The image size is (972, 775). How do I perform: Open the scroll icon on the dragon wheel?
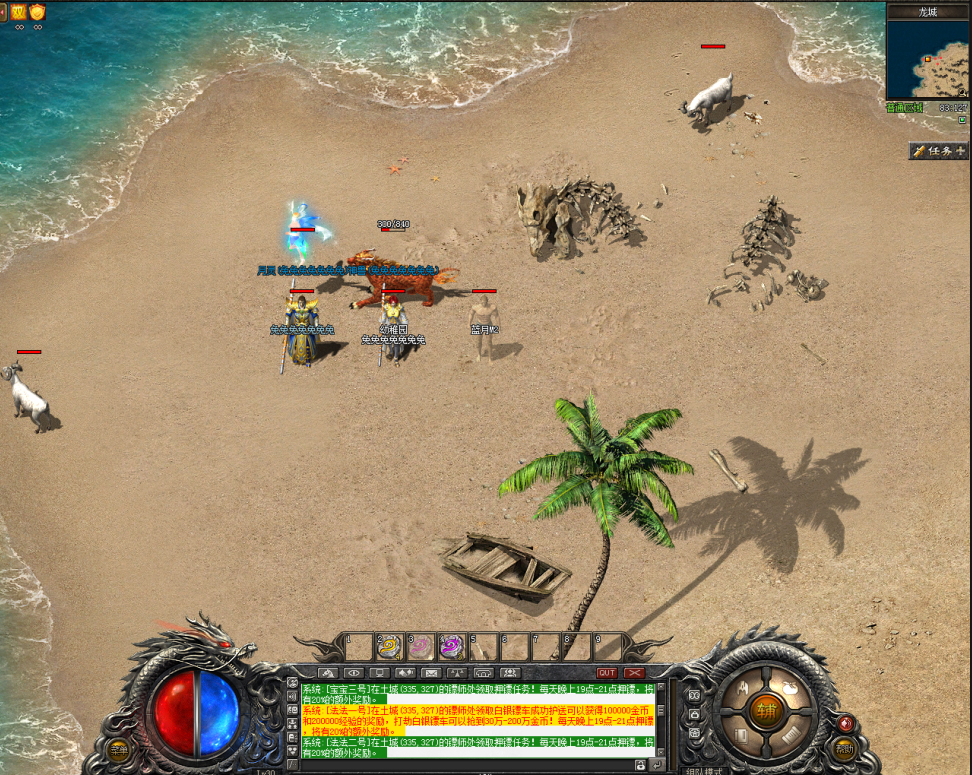[790, 735]
